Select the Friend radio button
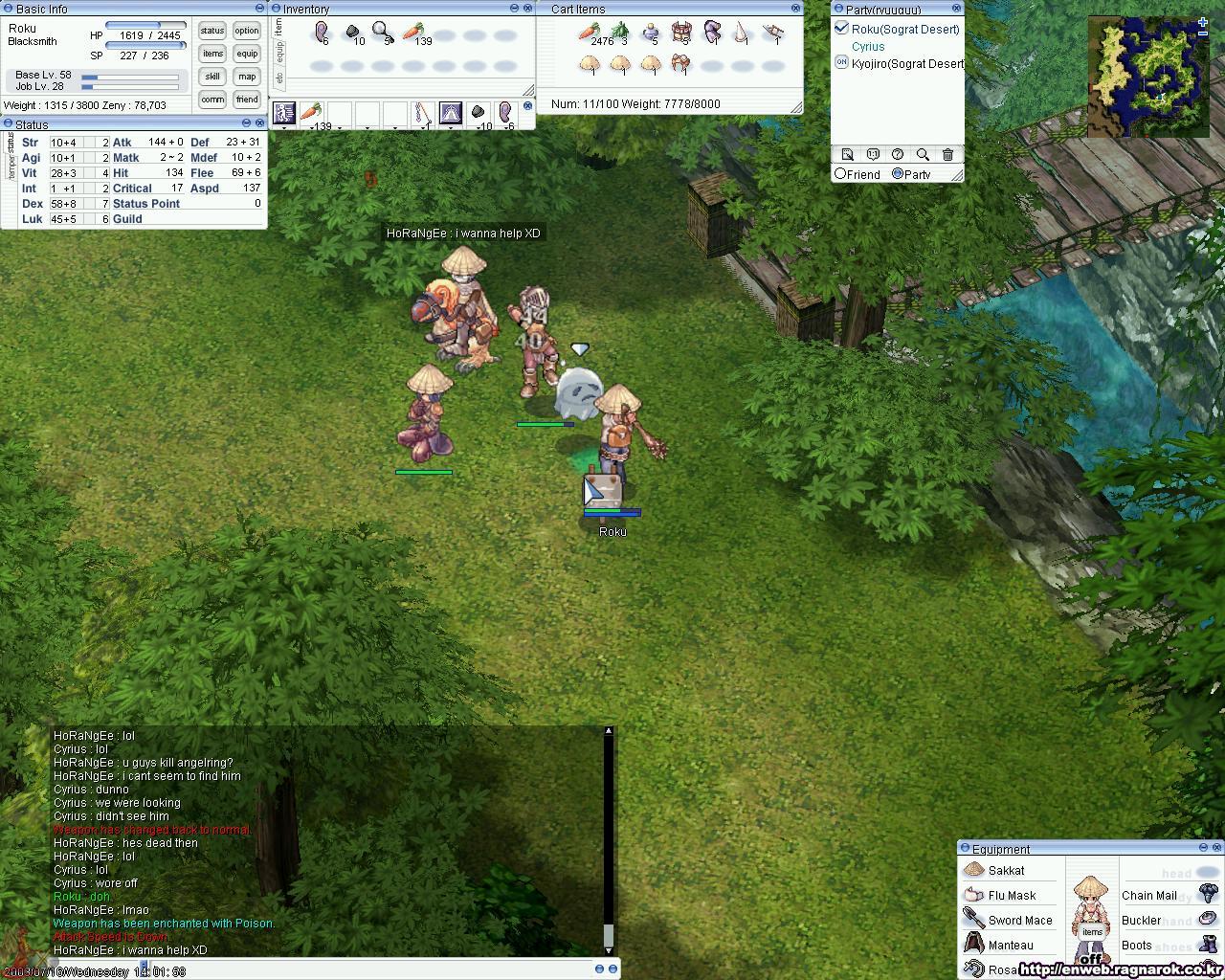This screenshot has height=980, width=1225. pos(840,173)
